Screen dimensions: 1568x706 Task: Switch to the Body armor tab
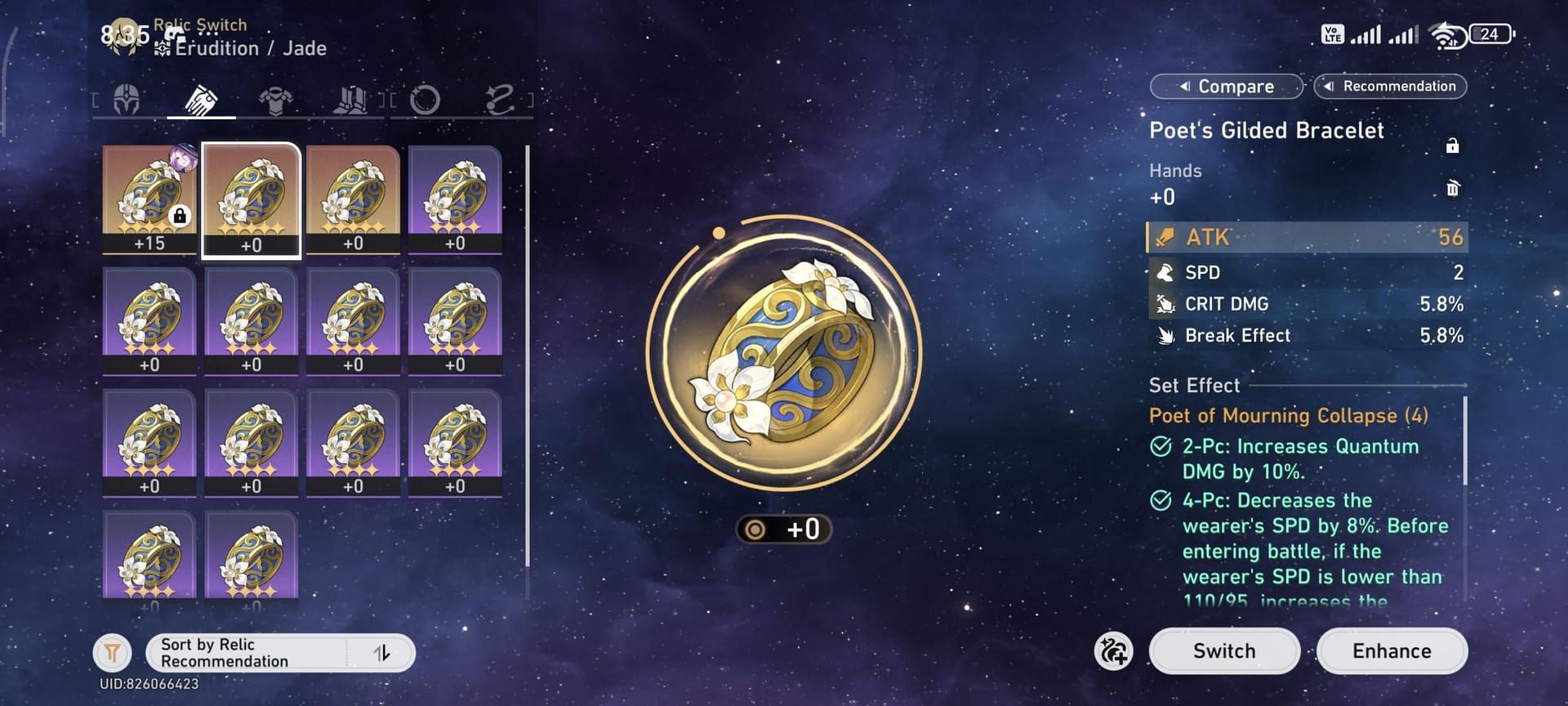[x=275, y=101]
